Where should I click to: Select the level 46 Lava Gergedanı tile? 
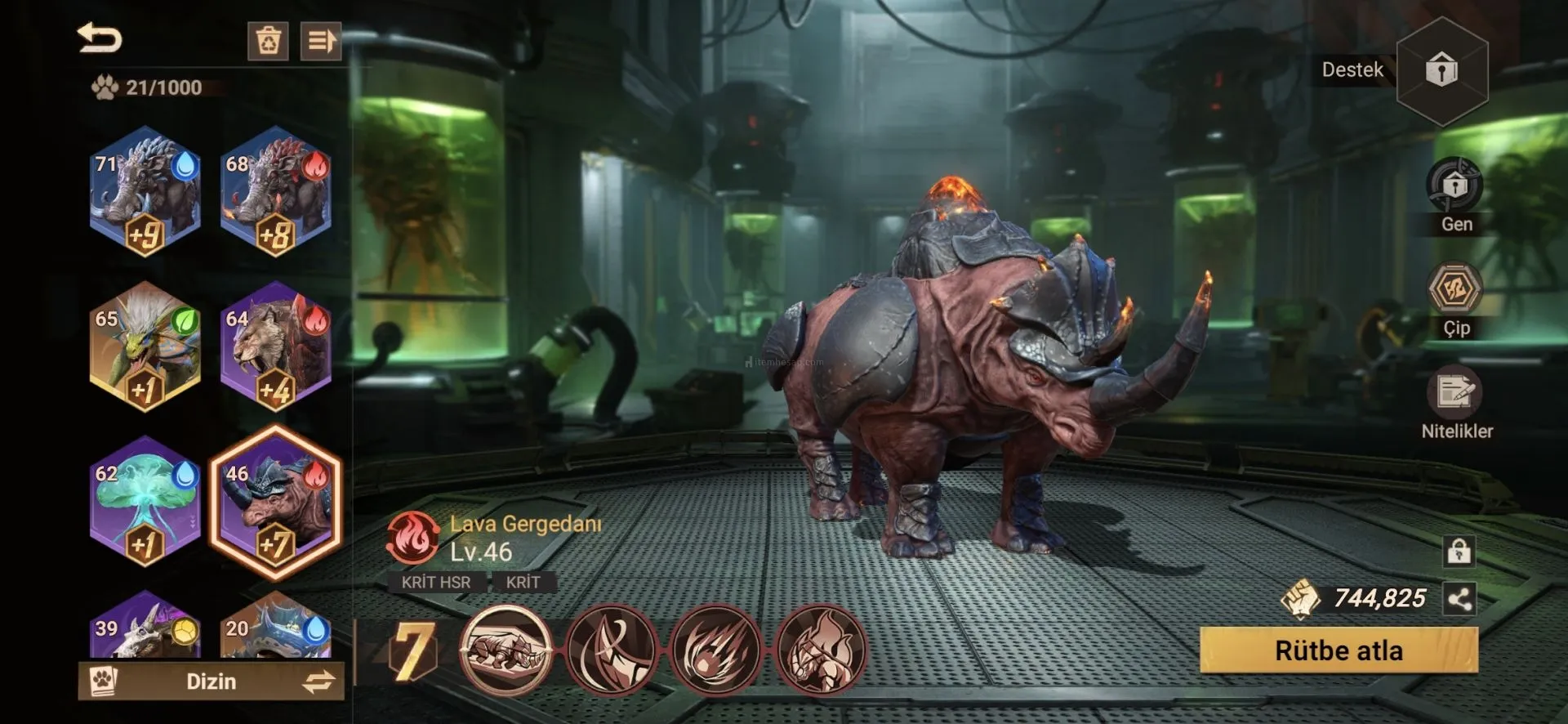276,502
